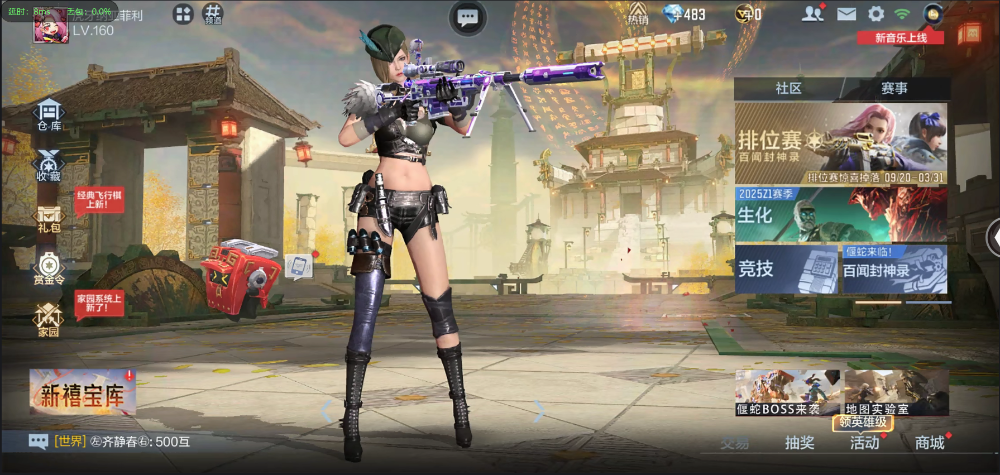The image size is (1000, 475).
Task: Switch to the 赛事 events tab
Action: 894,88
